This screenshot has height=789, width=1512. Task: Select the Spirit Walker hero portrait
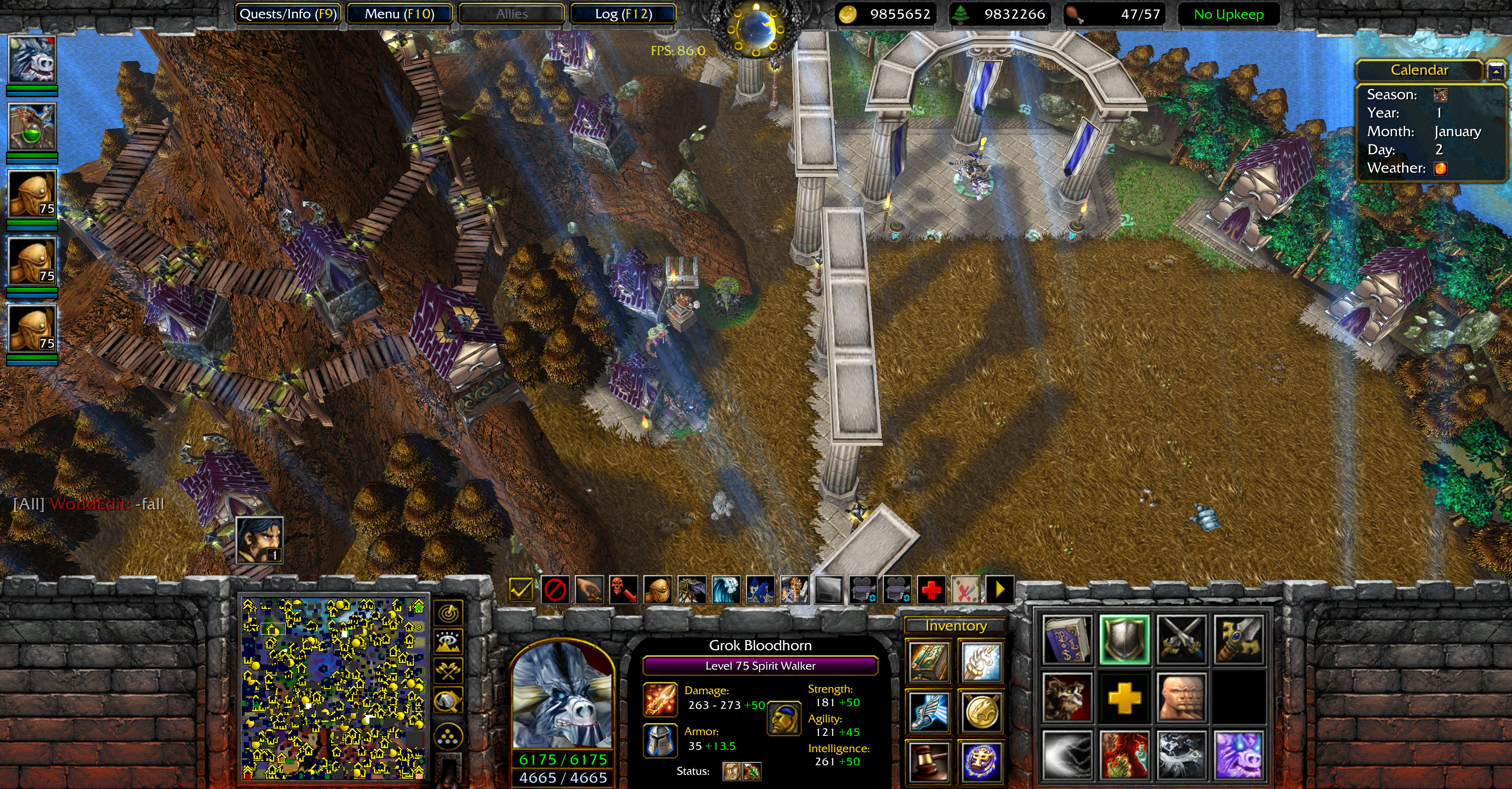32,60
